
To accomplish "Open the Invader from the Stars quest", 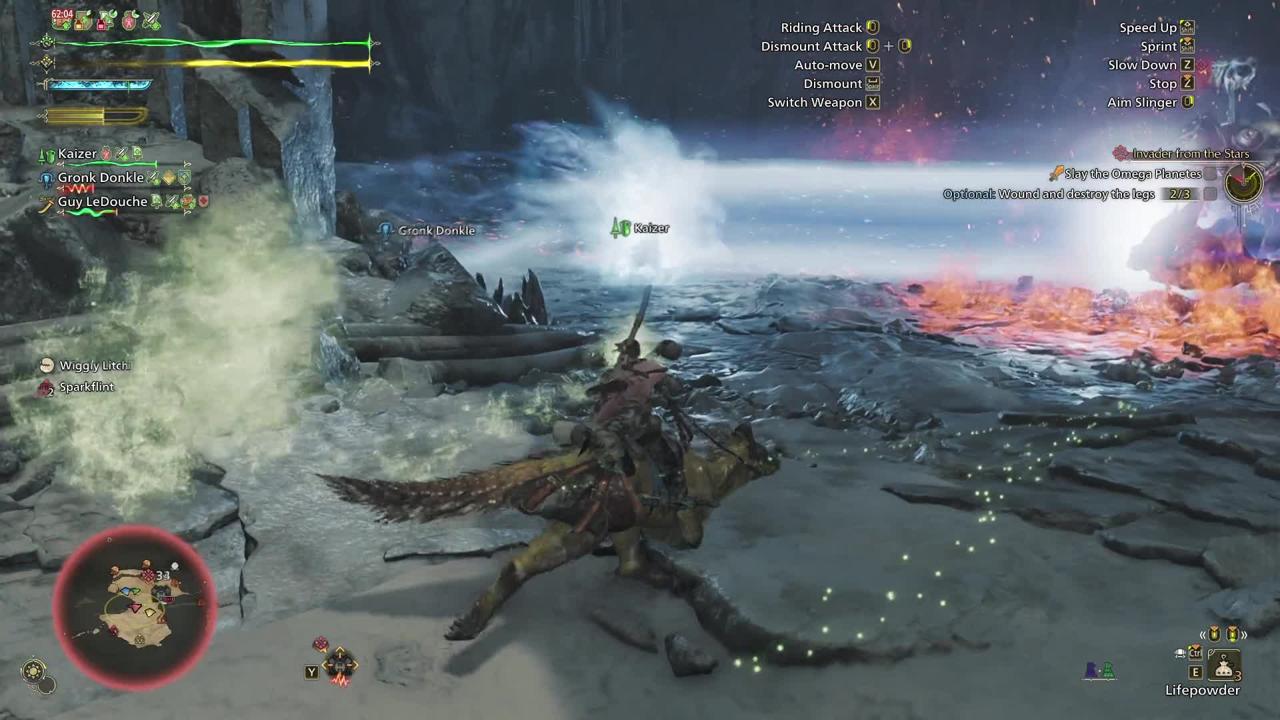I will click(x=1190, y=154).
